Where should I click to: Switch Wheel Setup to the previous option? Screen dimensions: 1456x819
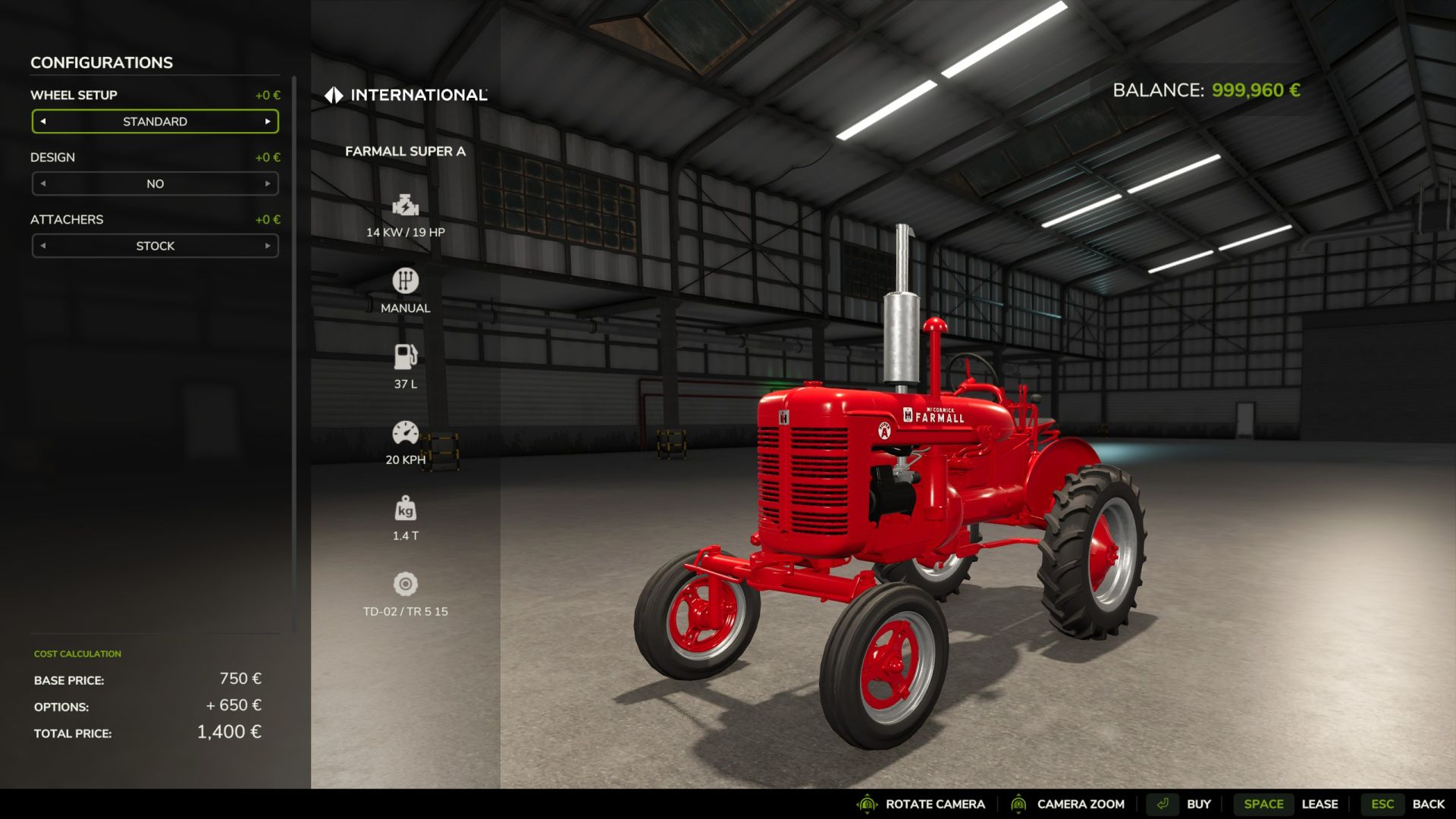(43, 121)
